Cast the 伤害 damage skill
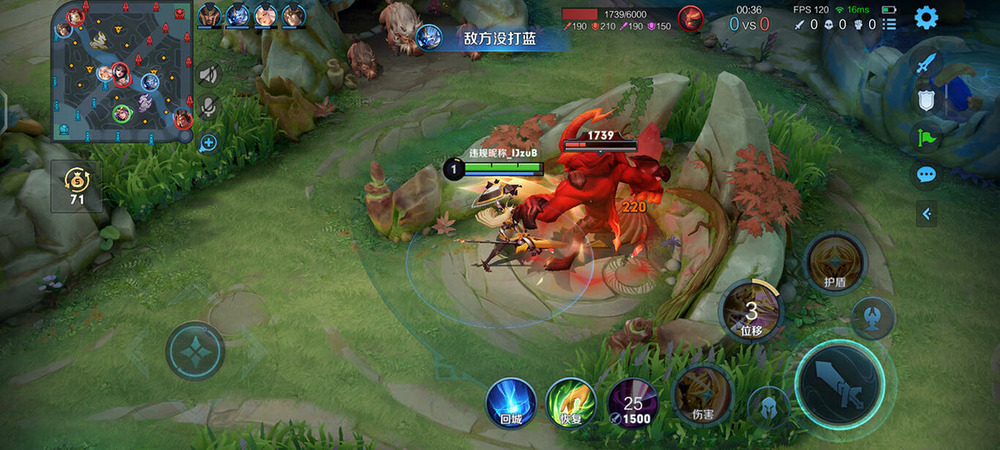Image resolution: width=1000 pixels, height=450 pixels. [698, 392]
